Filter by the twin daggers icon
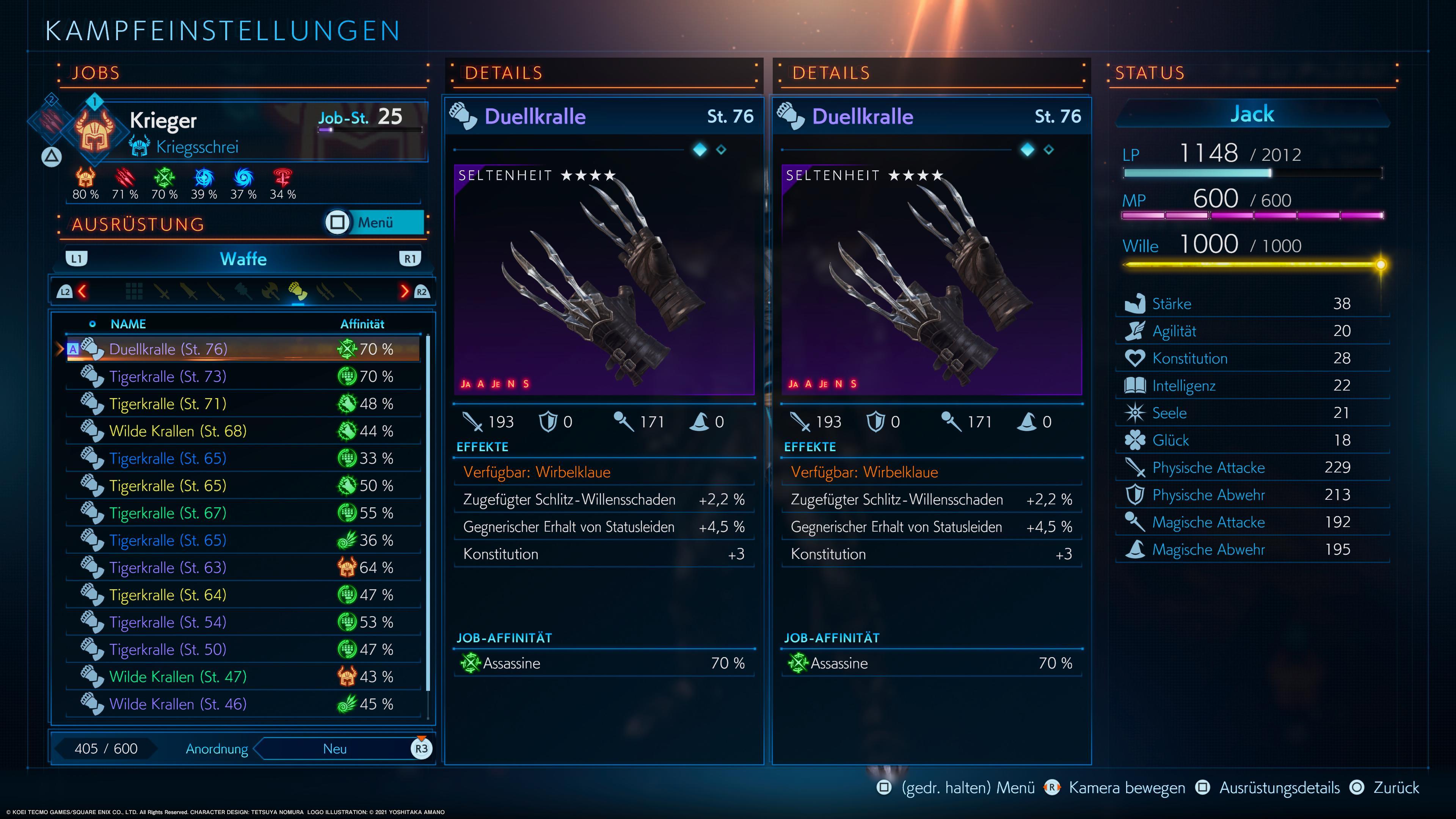The height and width of the screenshot is (819, 1456). tap(326, 291)
